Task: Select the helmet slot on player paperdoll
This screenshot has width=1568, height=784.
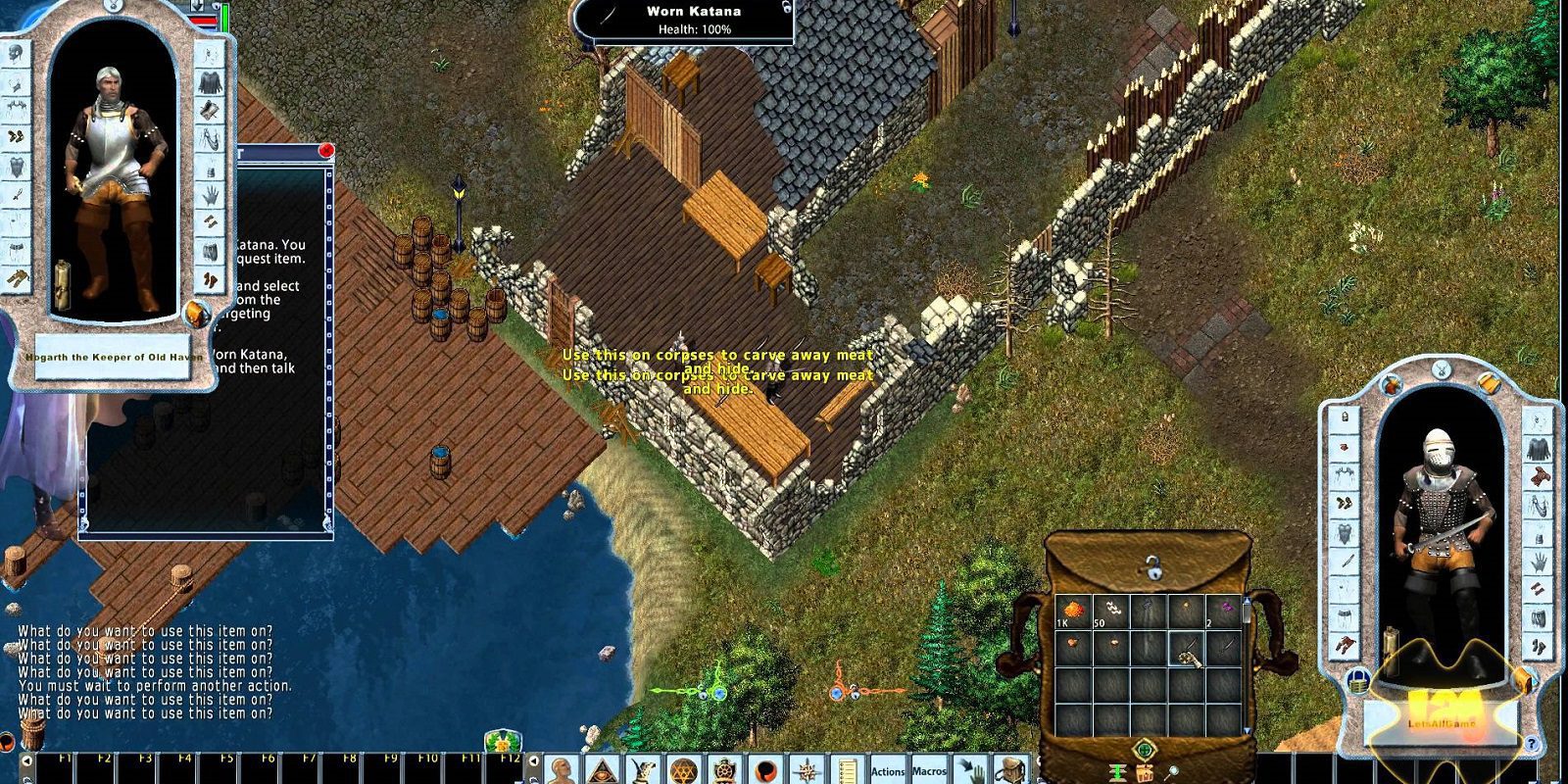Action: [1344, 416]
